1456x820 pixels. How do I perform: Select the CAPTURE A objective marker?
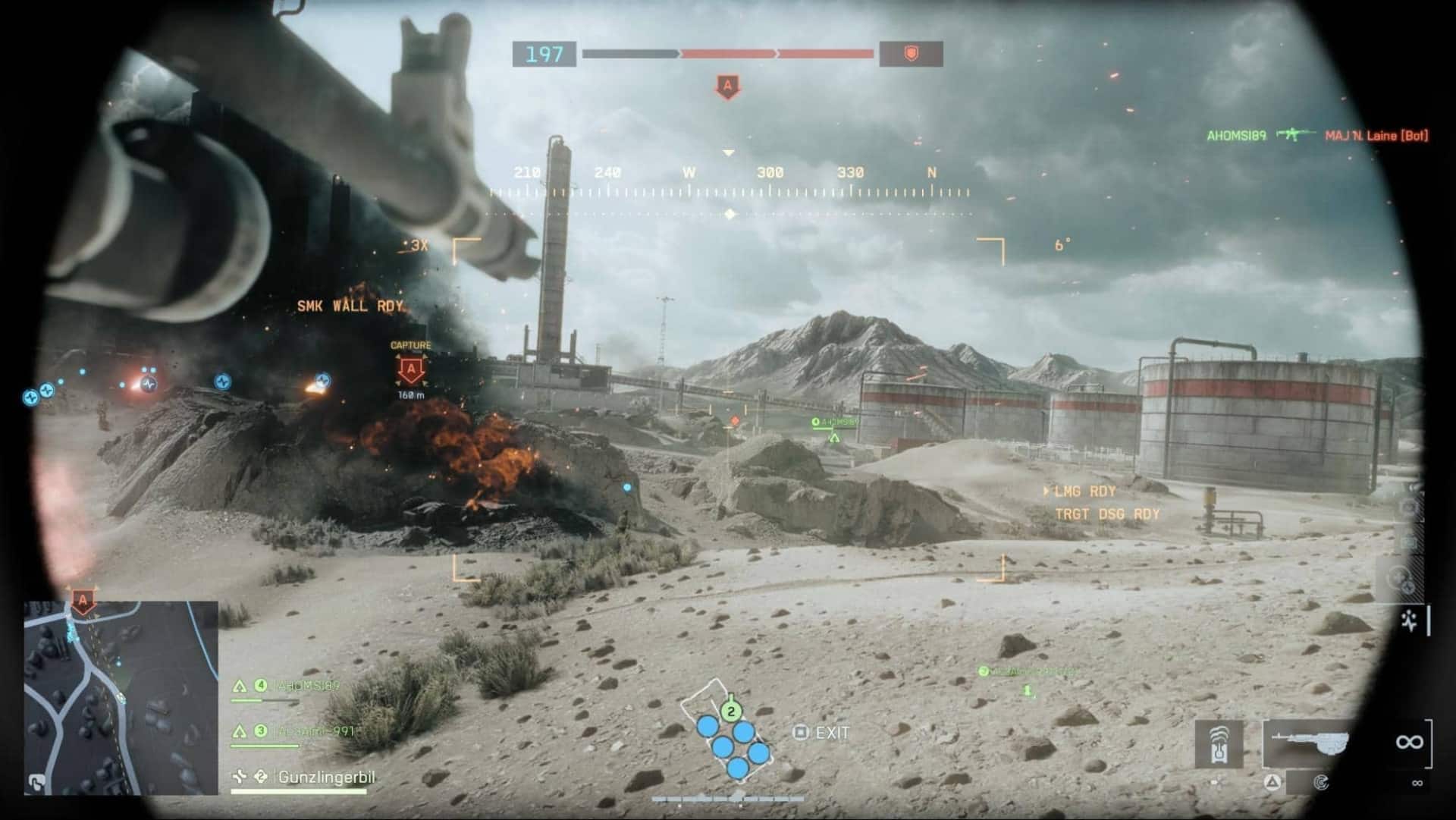pos(411,371)
